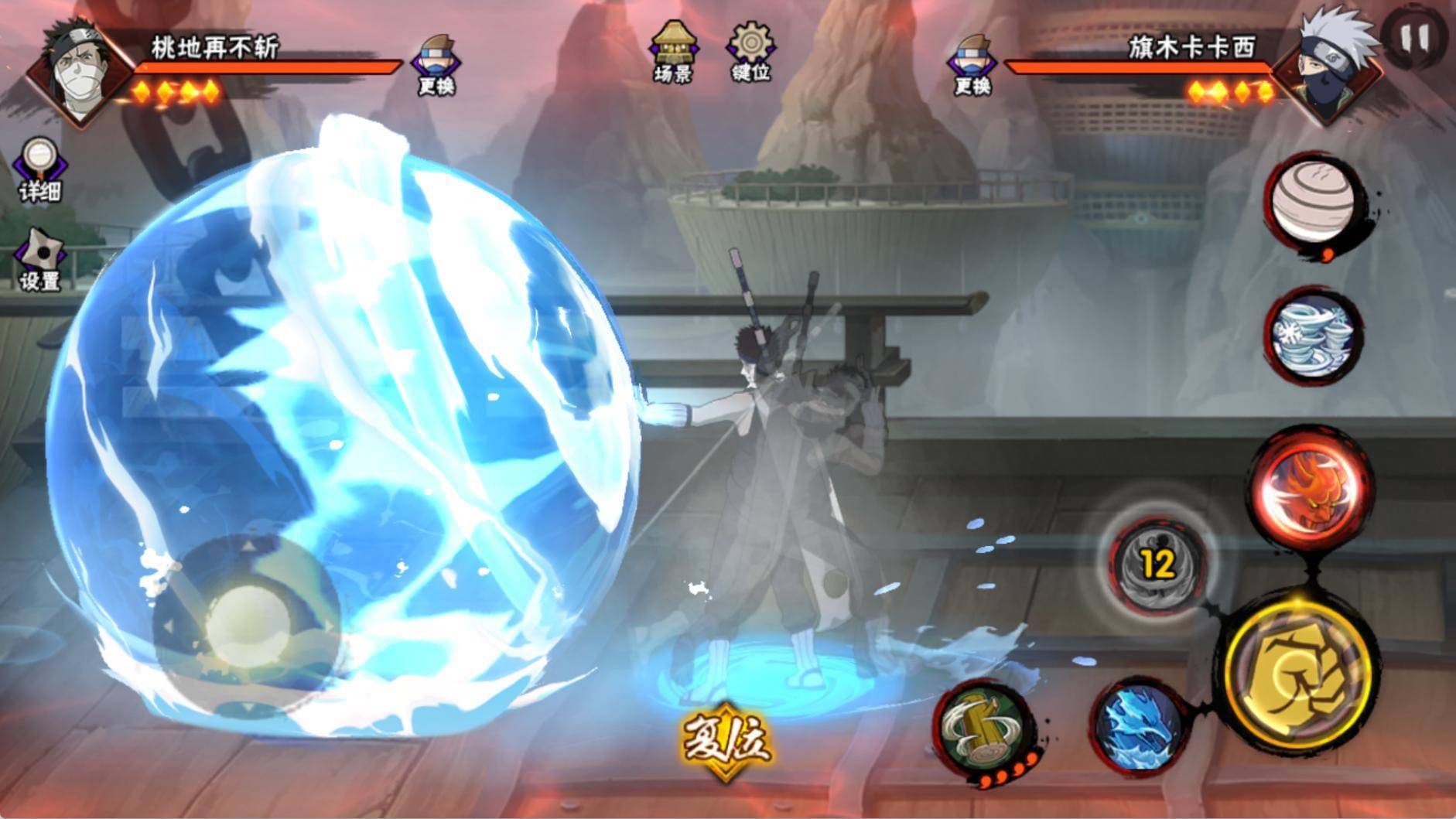Select Kakashi's portrait
The height and width of the screenshot is (819, 1456).
click(x=1328, y=70)
